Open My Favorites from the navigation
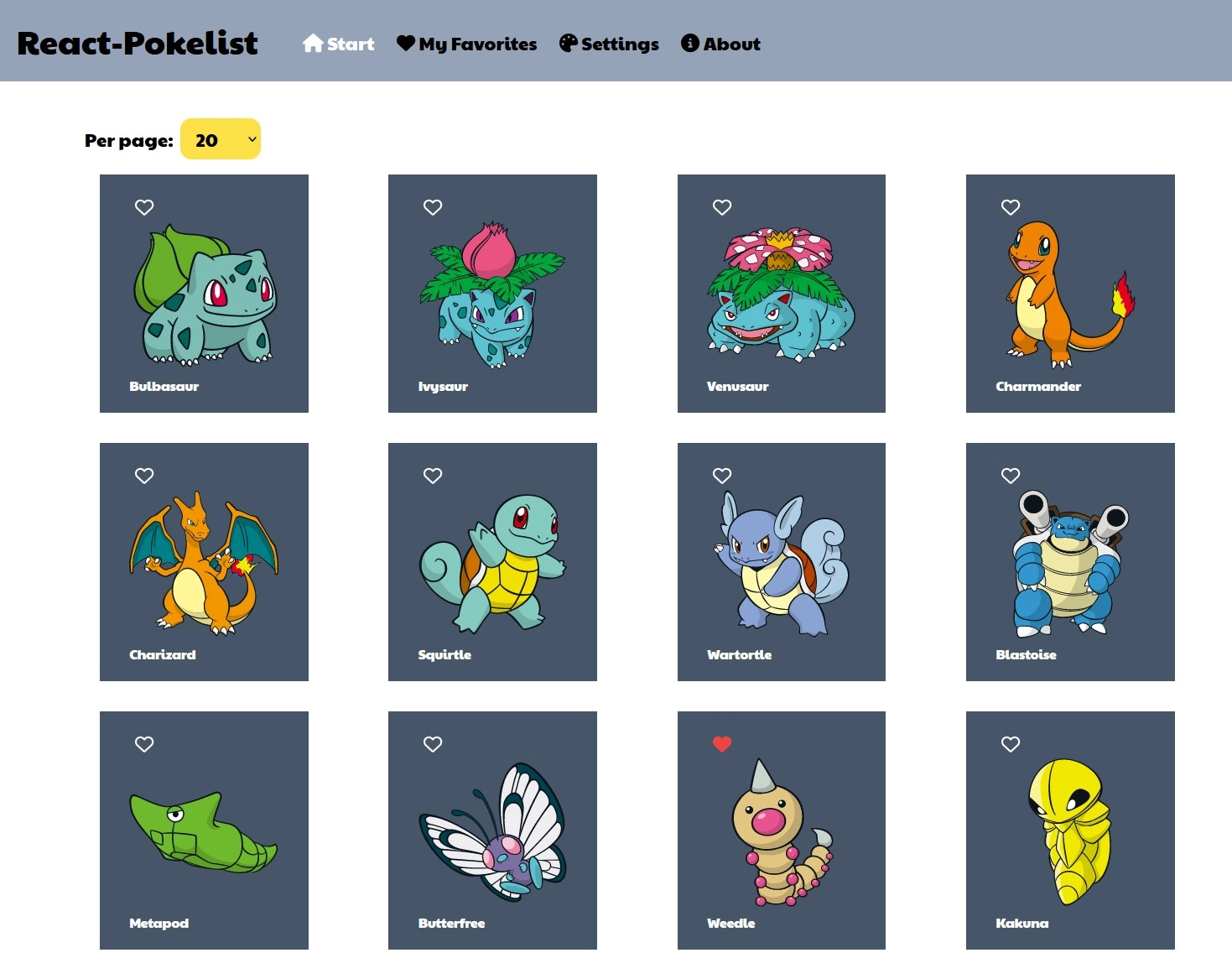The image size is (1232, 958). point(466,43)
